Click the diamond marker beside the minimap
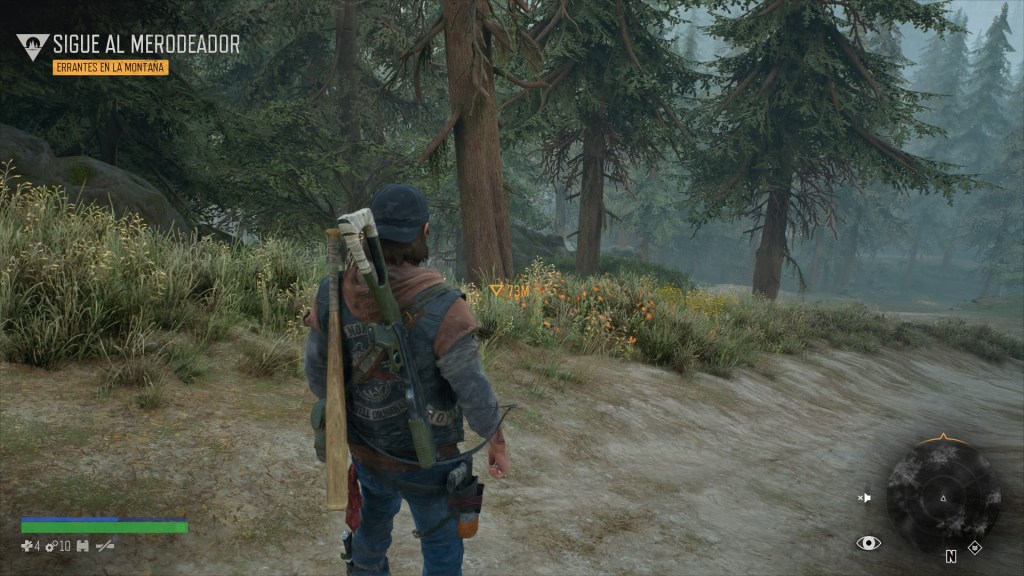Viewport: 1024px width, 576px height. point(975,547)
